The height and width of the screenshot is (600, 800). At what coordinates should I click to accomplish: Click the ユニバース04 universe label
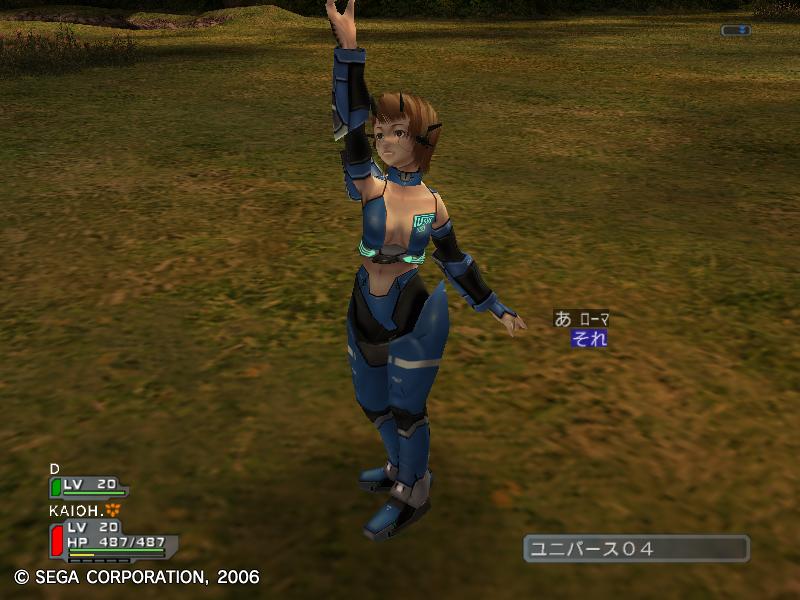point(635,548)
